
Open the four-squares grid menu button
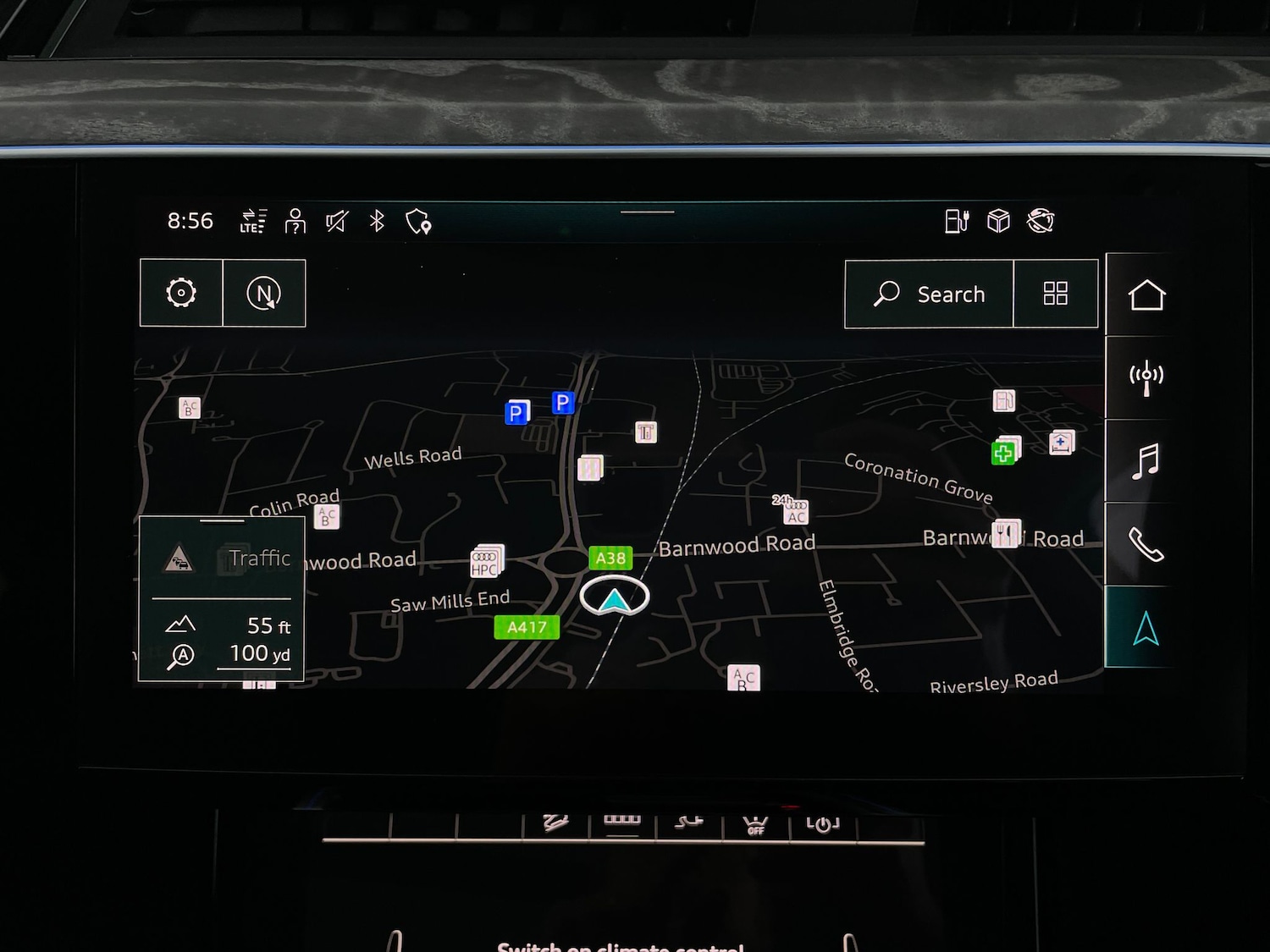tap(1055, 294)
